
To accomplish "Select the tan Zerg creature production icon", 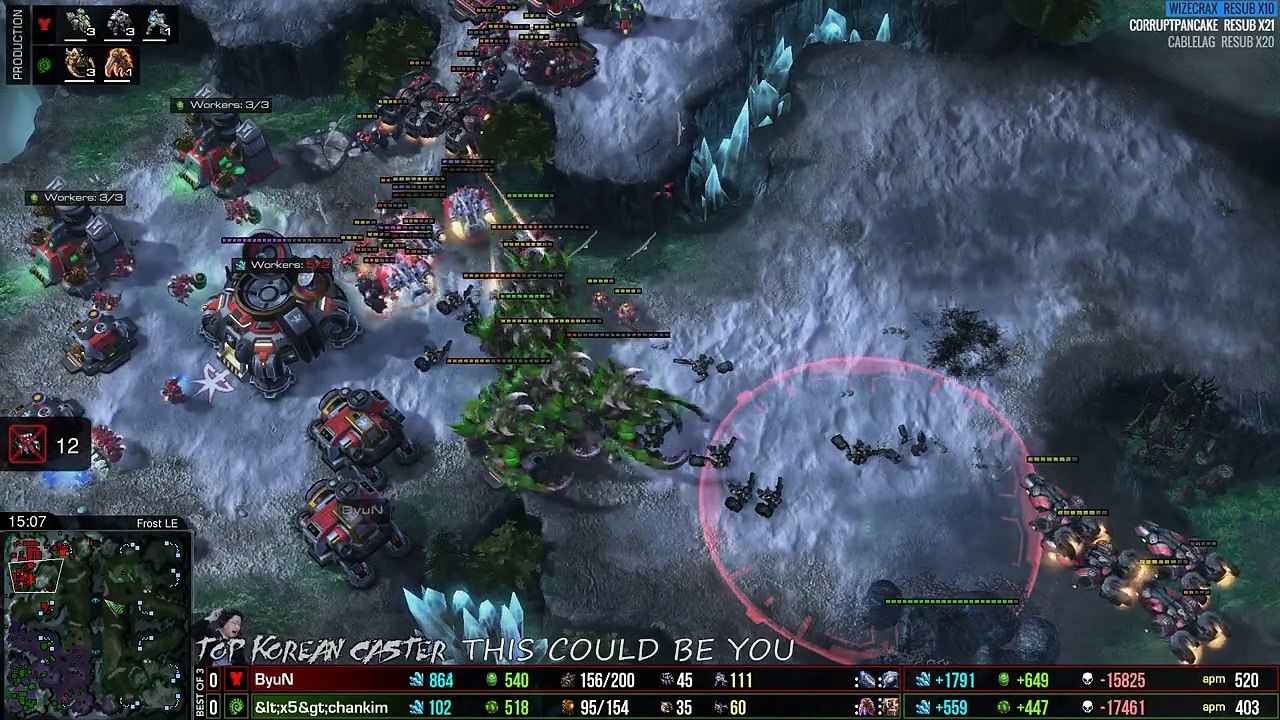I will (x=79, y=65).
